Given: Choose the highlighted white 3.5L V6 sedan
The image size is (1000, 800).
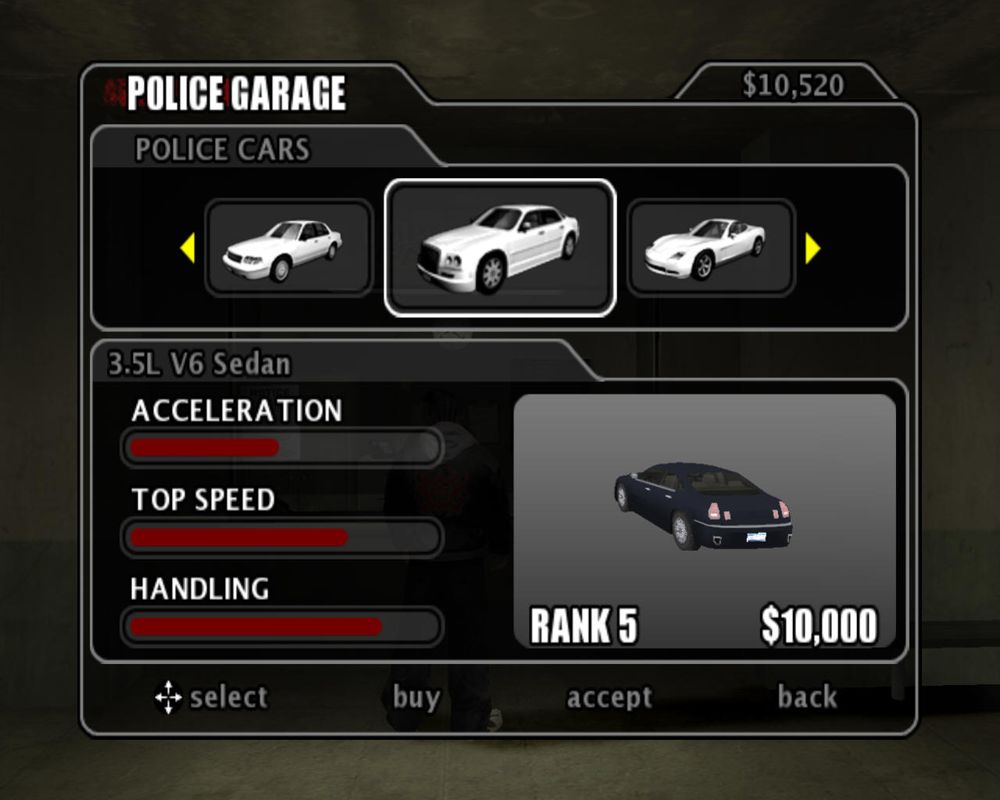Looking at the screenshot, I should click(x=499, y=247).
